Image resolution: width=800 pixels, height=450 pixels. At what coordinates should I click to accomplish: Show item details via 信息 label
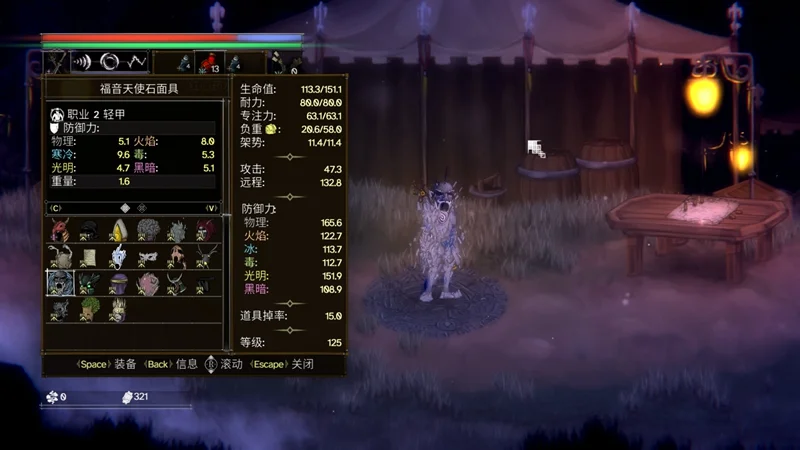pos(188,365)
